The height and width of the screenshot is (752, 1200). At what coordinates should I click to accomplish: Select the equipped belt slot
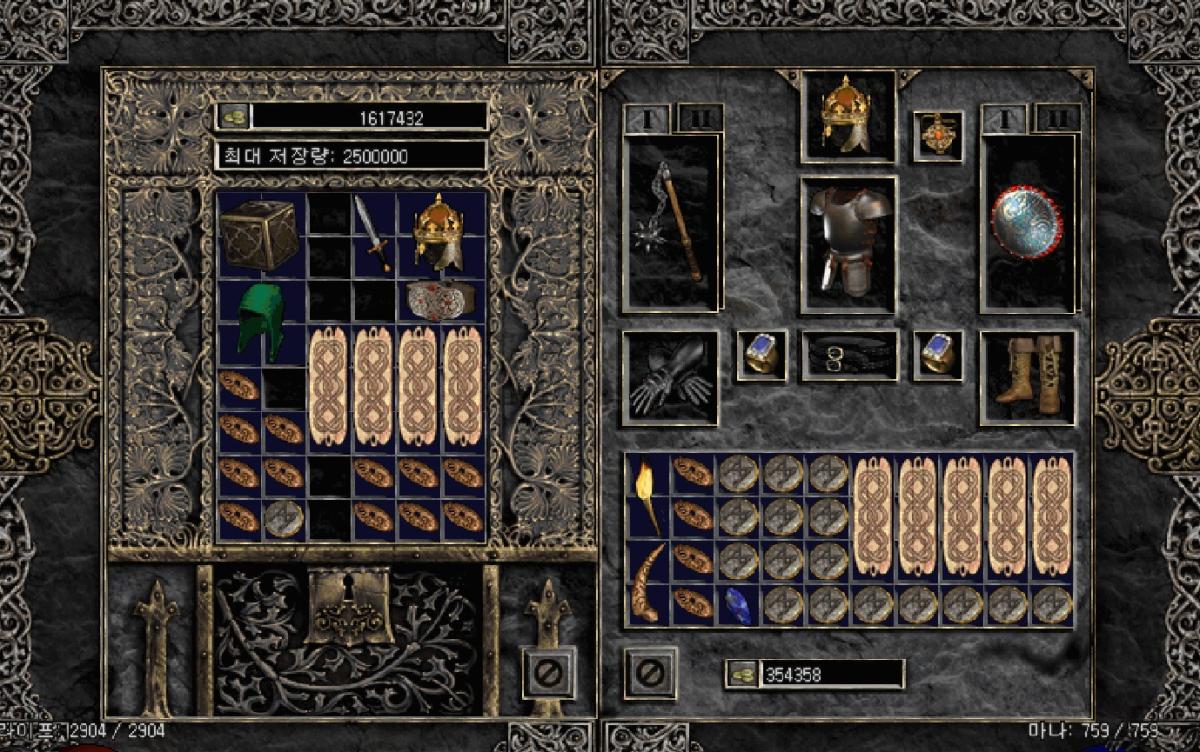pyautogui.click(x=849, y=356)
